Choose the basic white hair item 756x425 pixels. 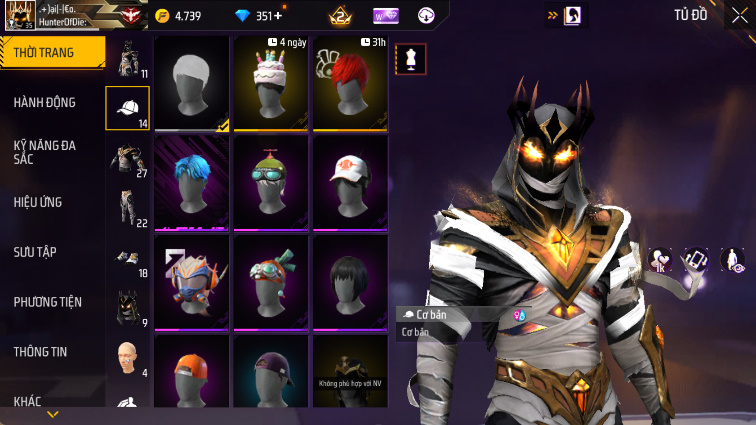(192, 84)
